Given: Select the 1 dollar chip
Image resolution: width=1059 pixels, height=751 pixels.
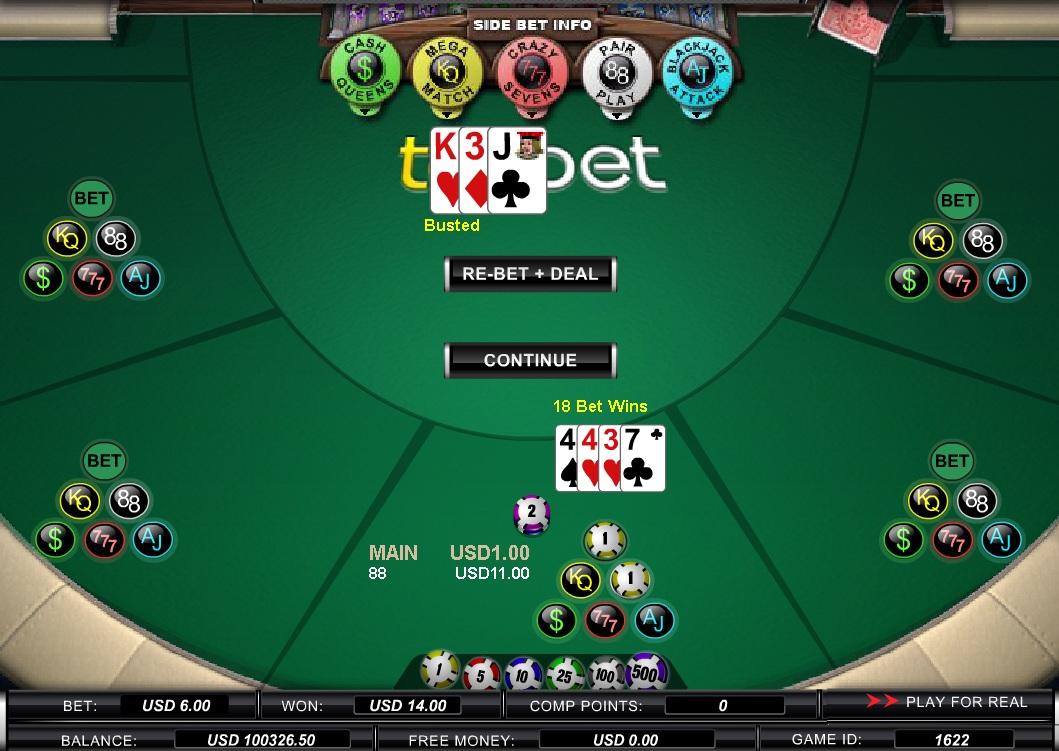Looking at the screenshot, I should [439, 671].
